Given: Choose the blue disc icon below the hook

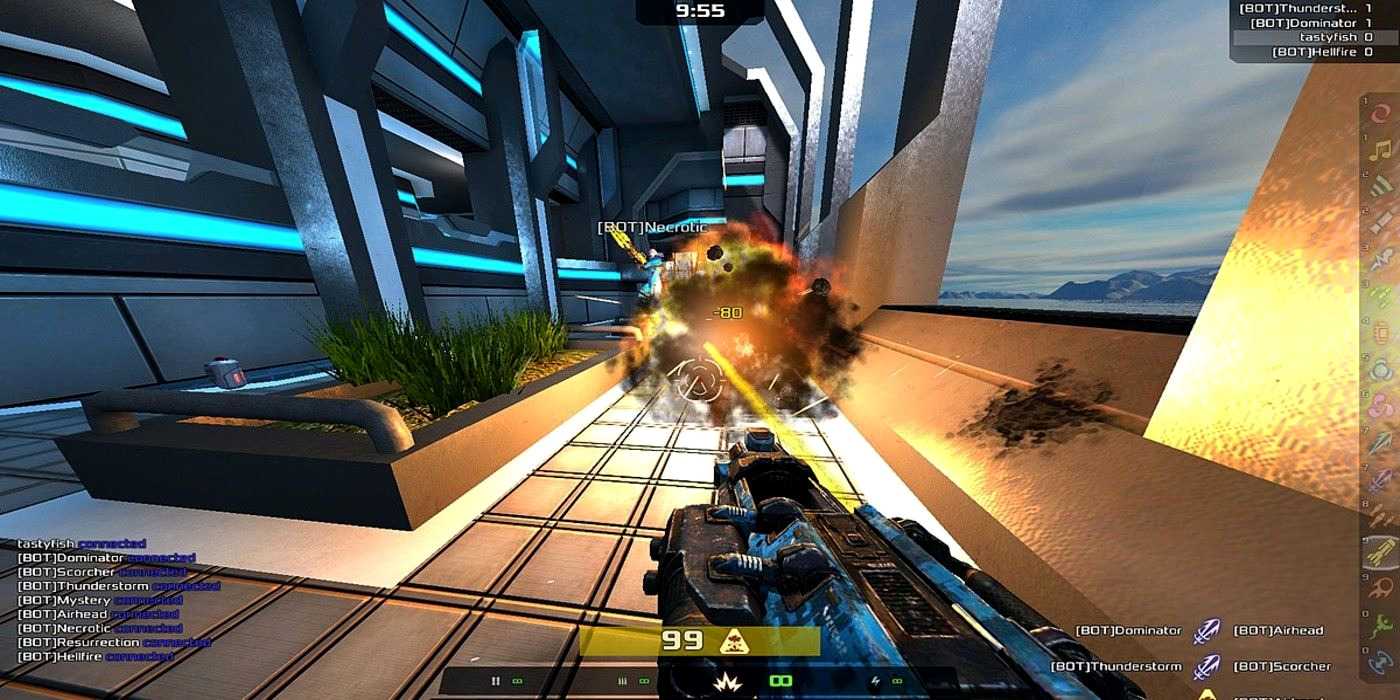Looking at the screenshot, I should tap(1381, 661).
